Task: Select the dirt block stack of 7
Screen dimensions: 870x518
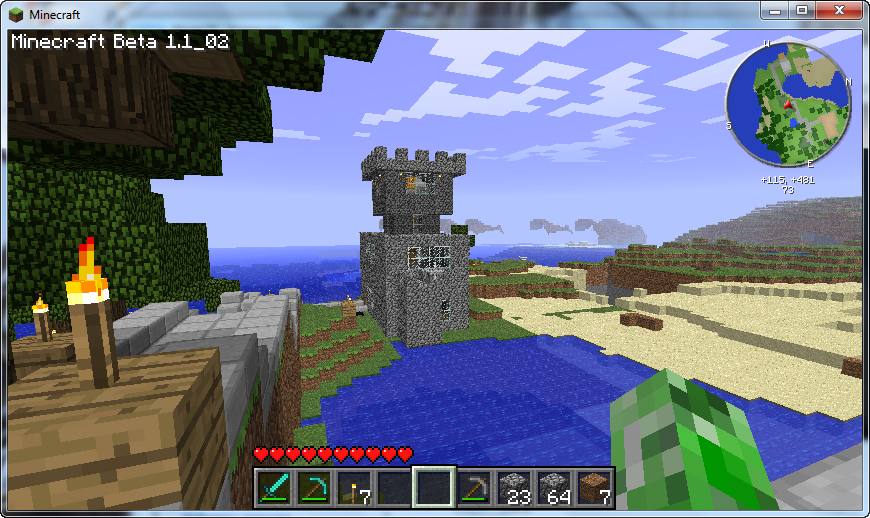Action: (x=594, y=487)
